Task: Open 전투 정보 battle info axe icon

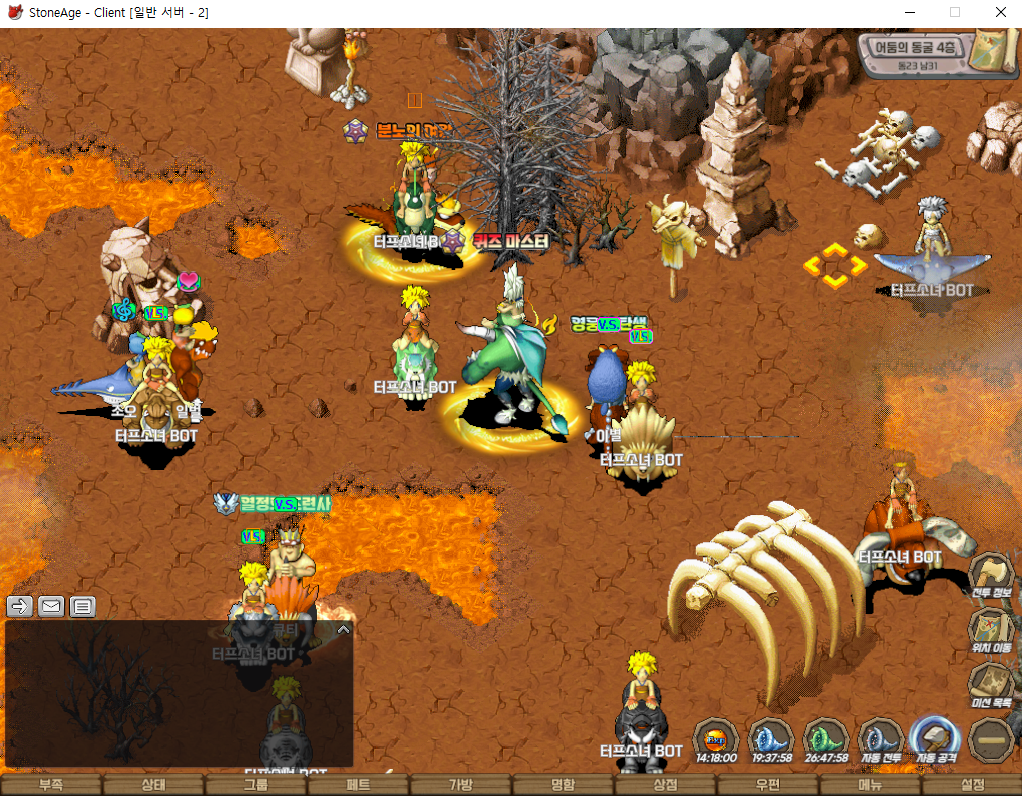Action: [991, 575]
